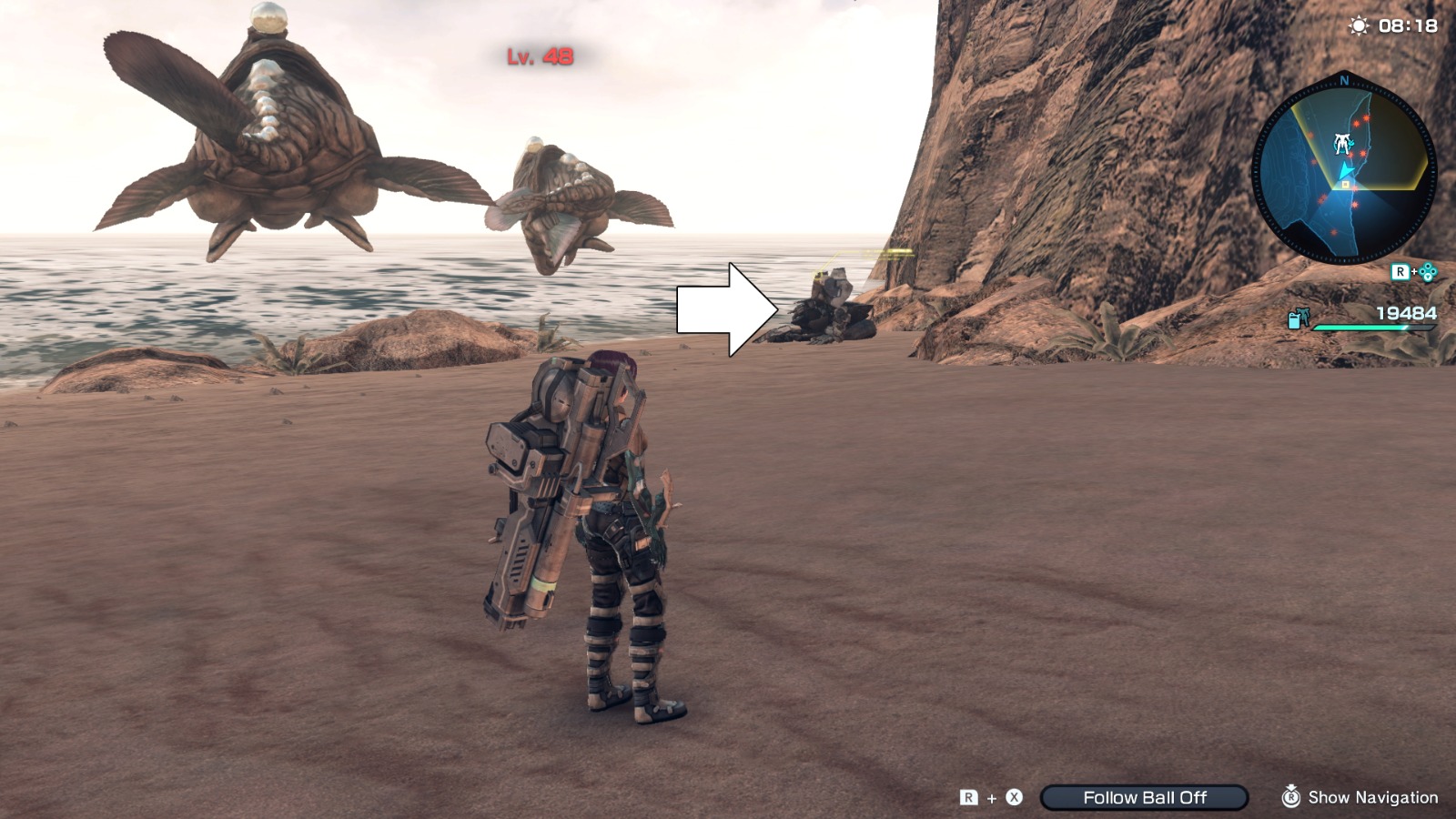Click a red enemy dot on the minimap

pos(1367,119)
